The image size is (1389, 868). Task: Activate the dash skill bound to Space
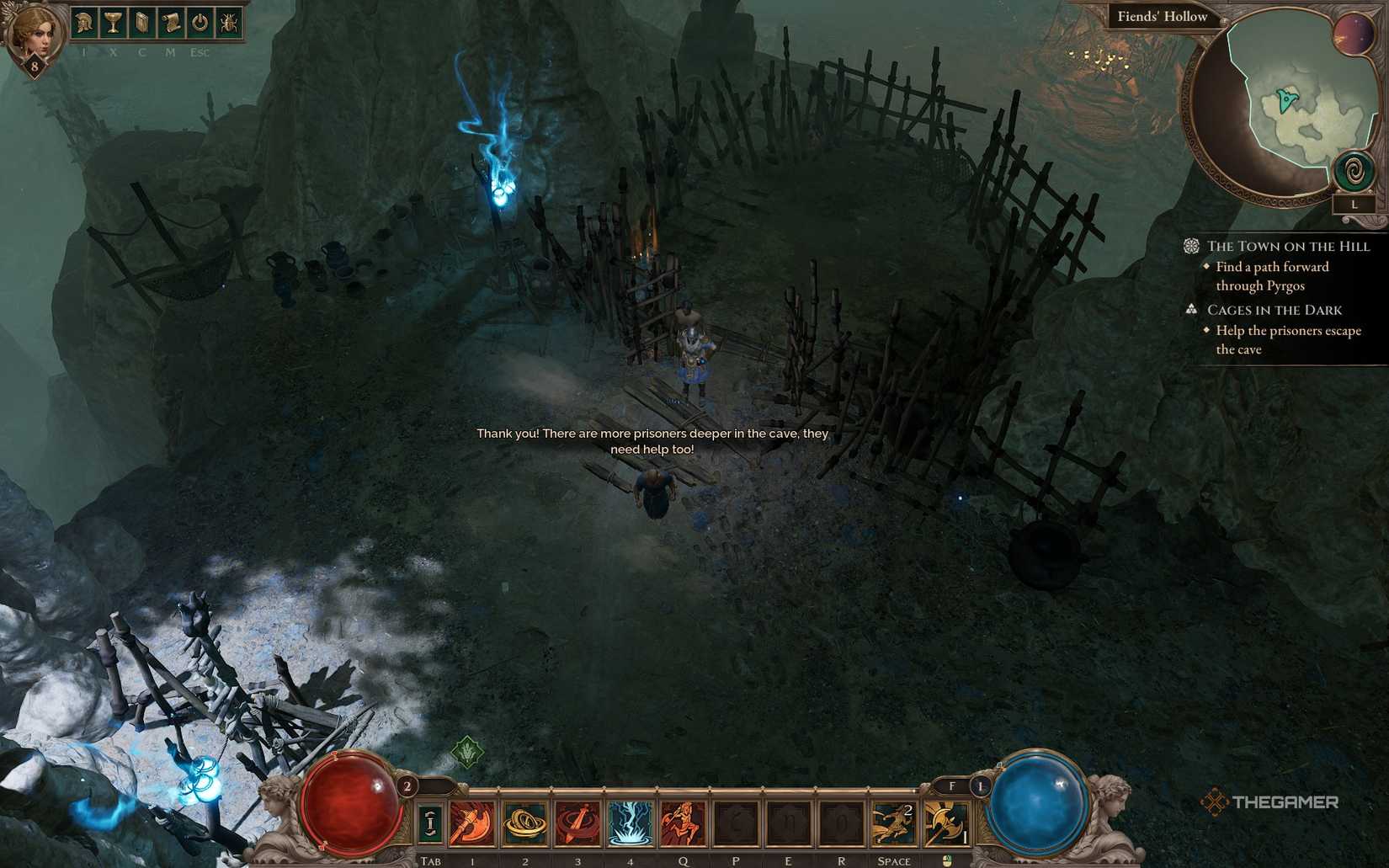pos(893,821)
